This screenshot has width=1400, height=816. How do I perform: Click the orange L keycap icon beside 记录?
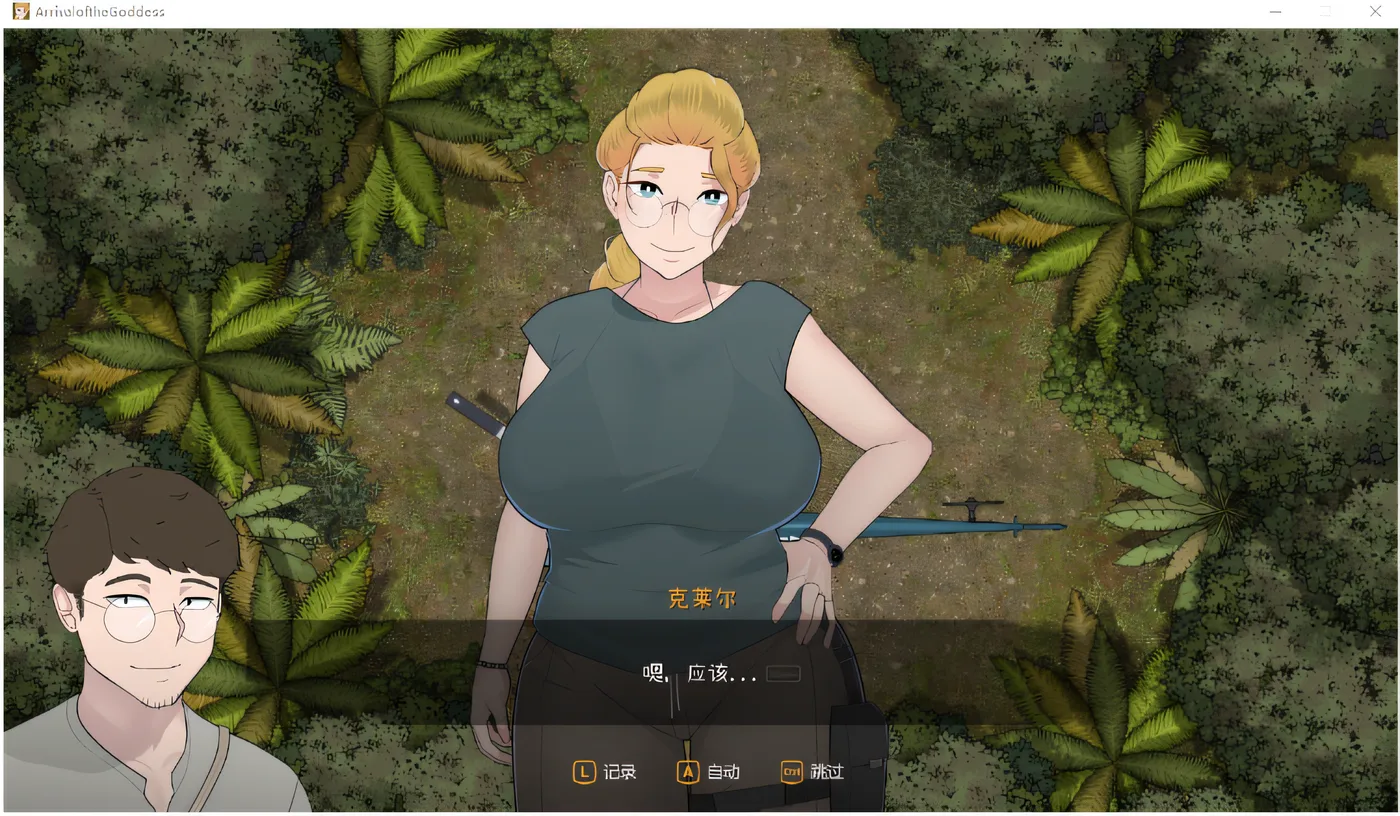coord(584,771)
